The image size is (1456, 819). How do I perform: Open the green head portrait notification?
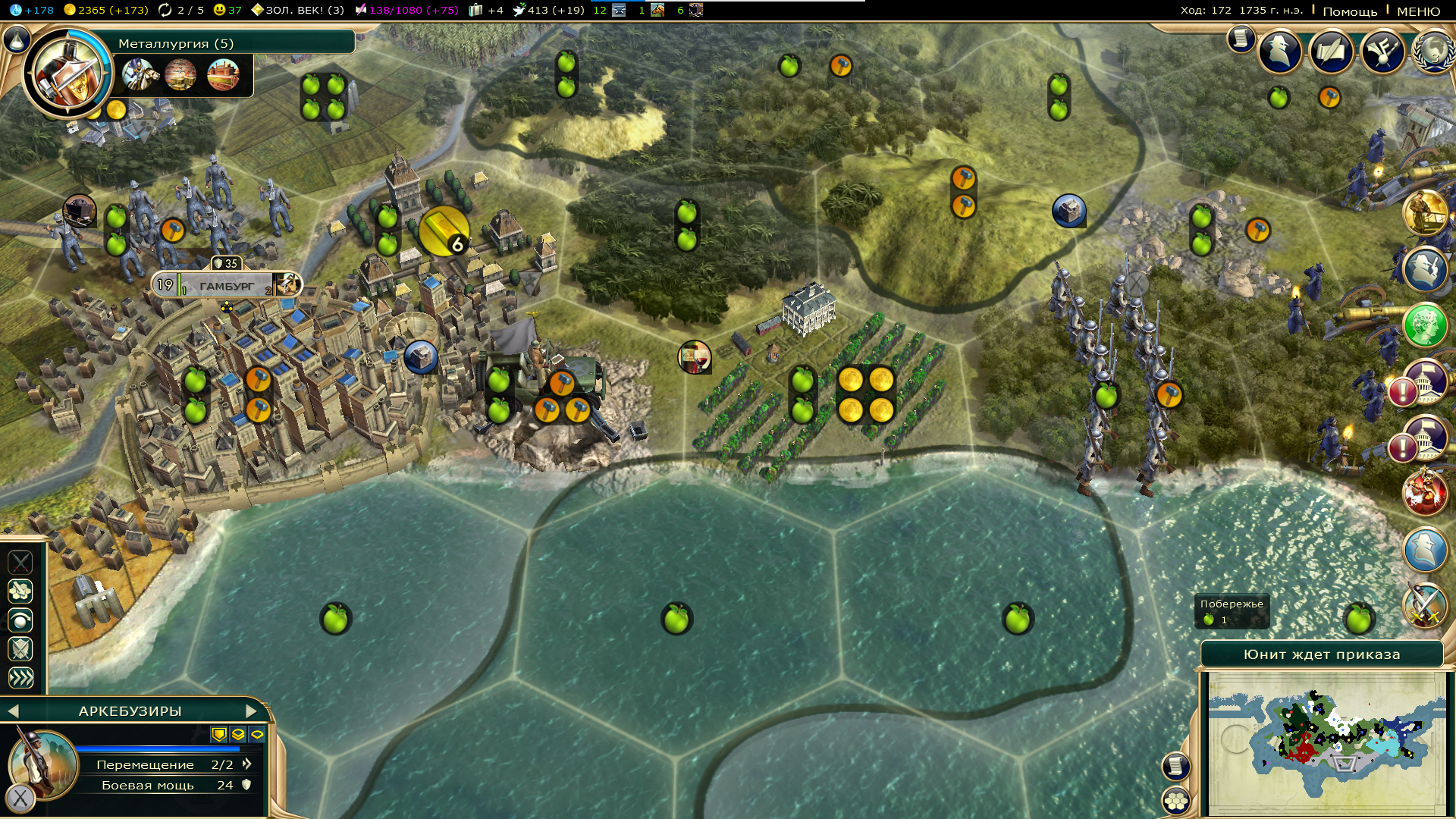pyautogui.click(x=1425, y=326)
